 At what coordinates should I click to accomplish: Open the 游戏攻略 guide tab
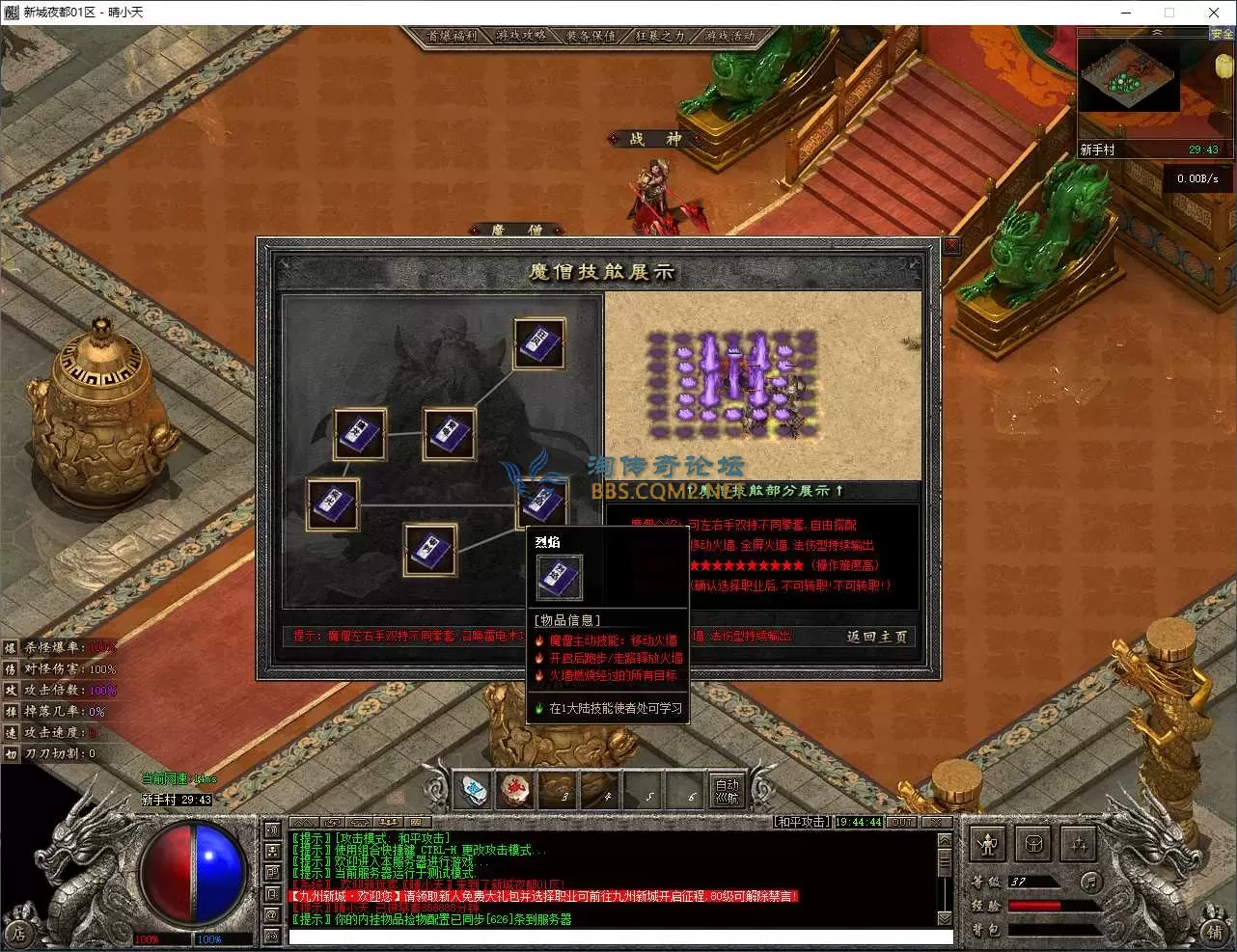click(522, 36)
